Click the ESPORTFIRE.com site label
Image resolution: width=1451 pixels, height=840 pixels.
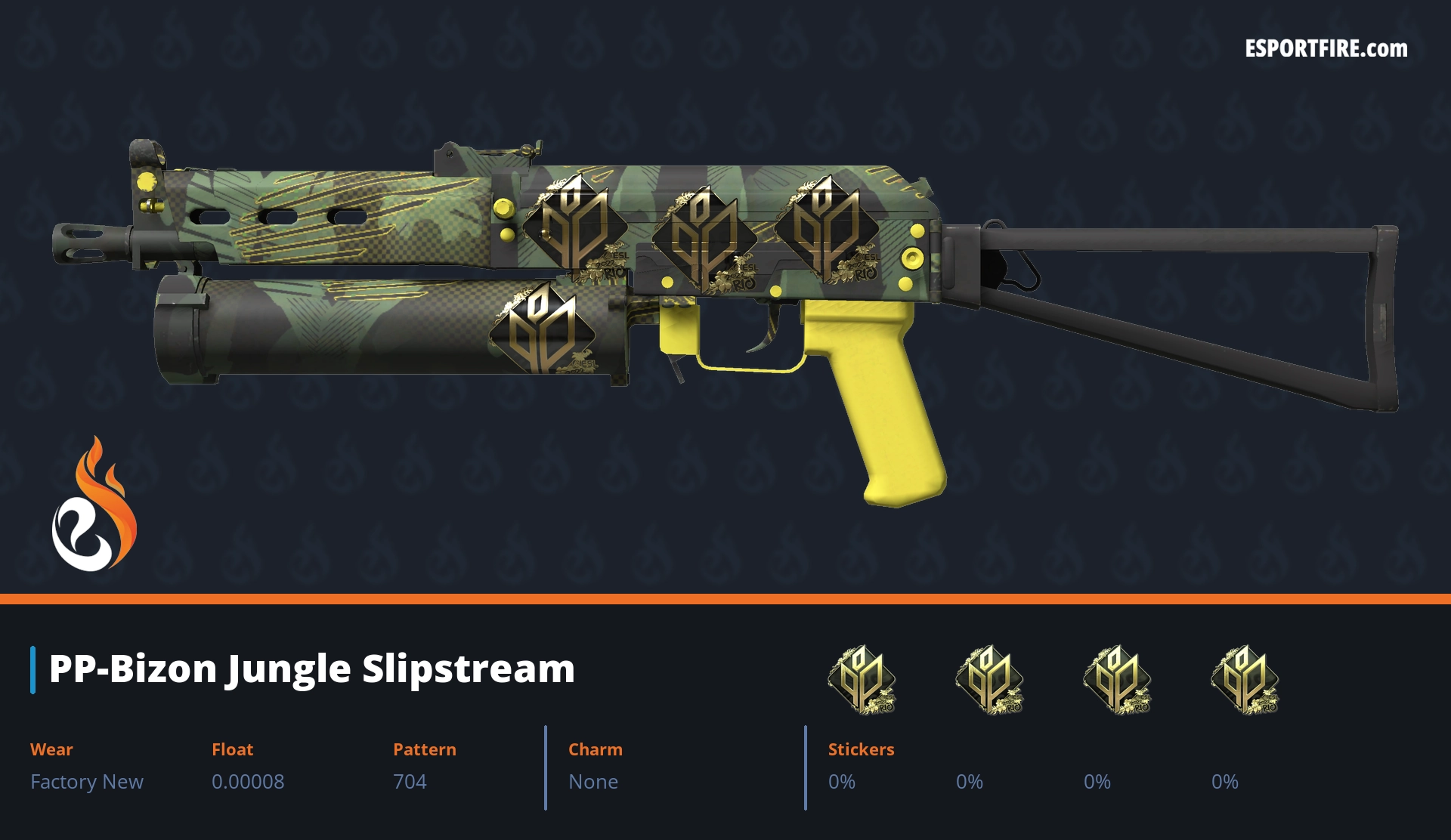coord(1326,49)
